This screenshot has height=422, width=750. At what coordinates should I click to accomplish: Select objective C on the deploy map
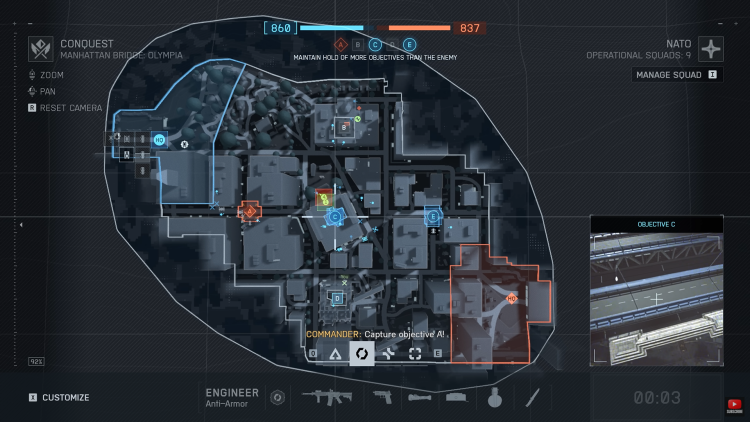pos(335,216)
